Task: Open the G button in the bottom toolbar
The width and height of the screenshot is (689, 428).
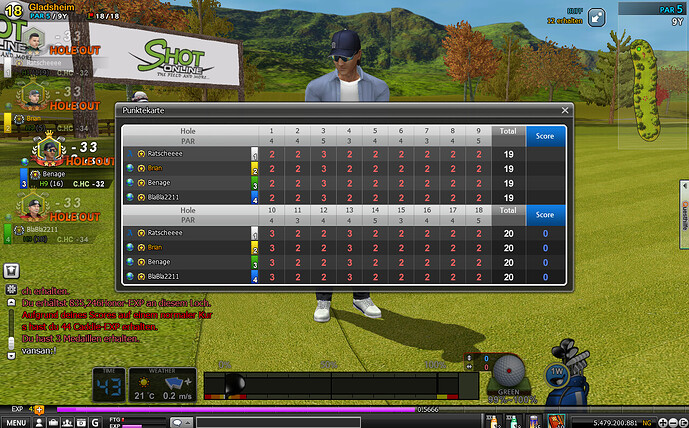Action: (95, 422)
